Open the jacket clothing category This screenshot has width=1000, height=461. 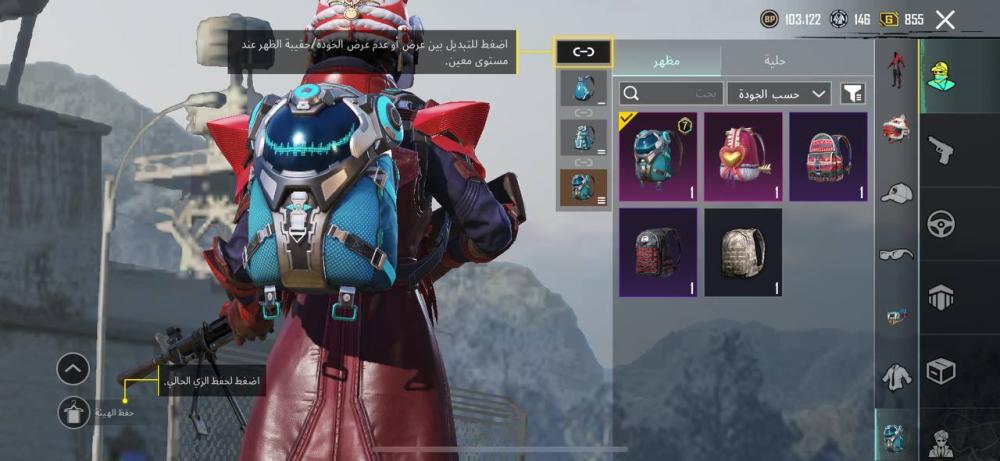896,377
